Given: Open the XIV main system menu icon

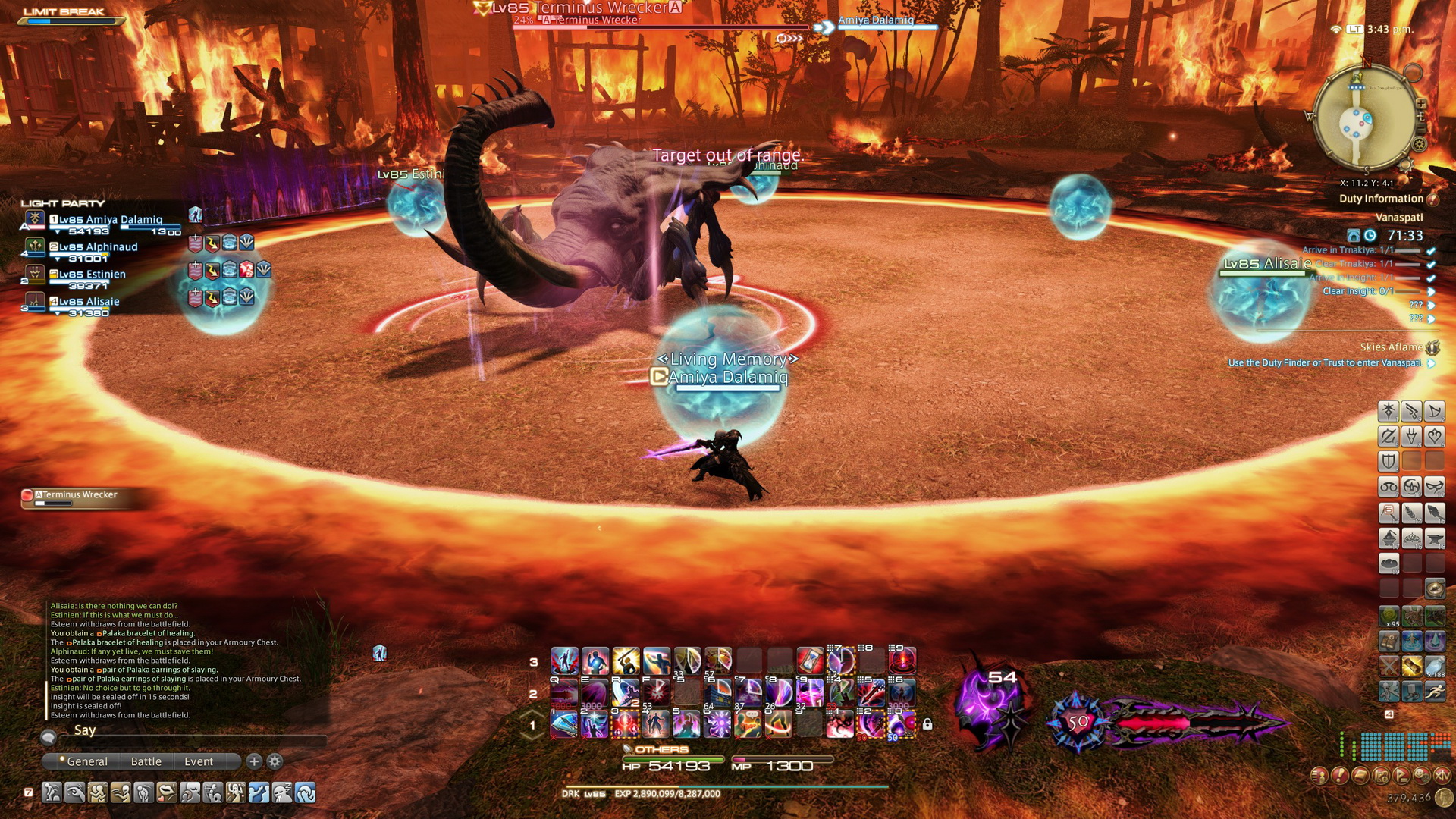Looking at the screenshot, I should click(x=1442, y=775).
